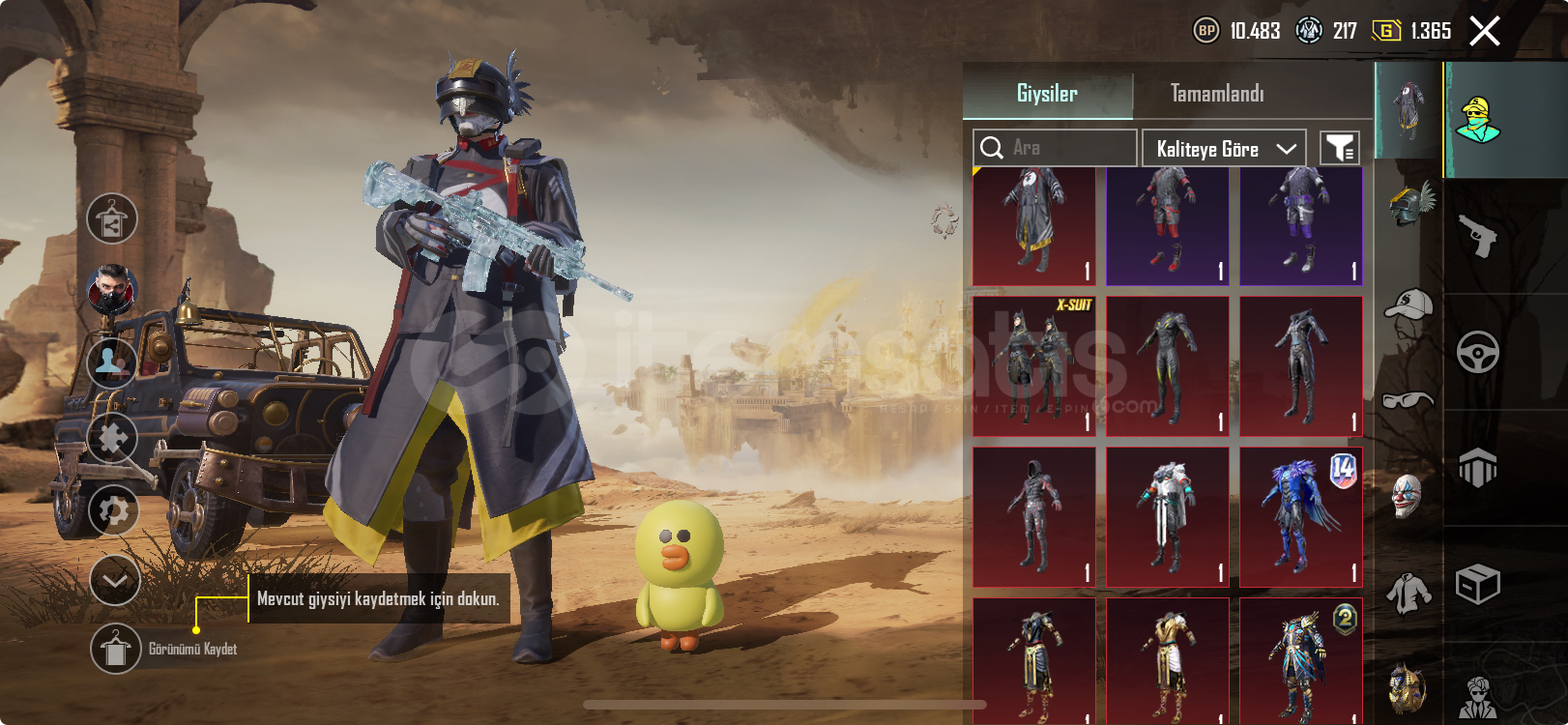Open the steering wheel vehicle category

[1477, 352]
